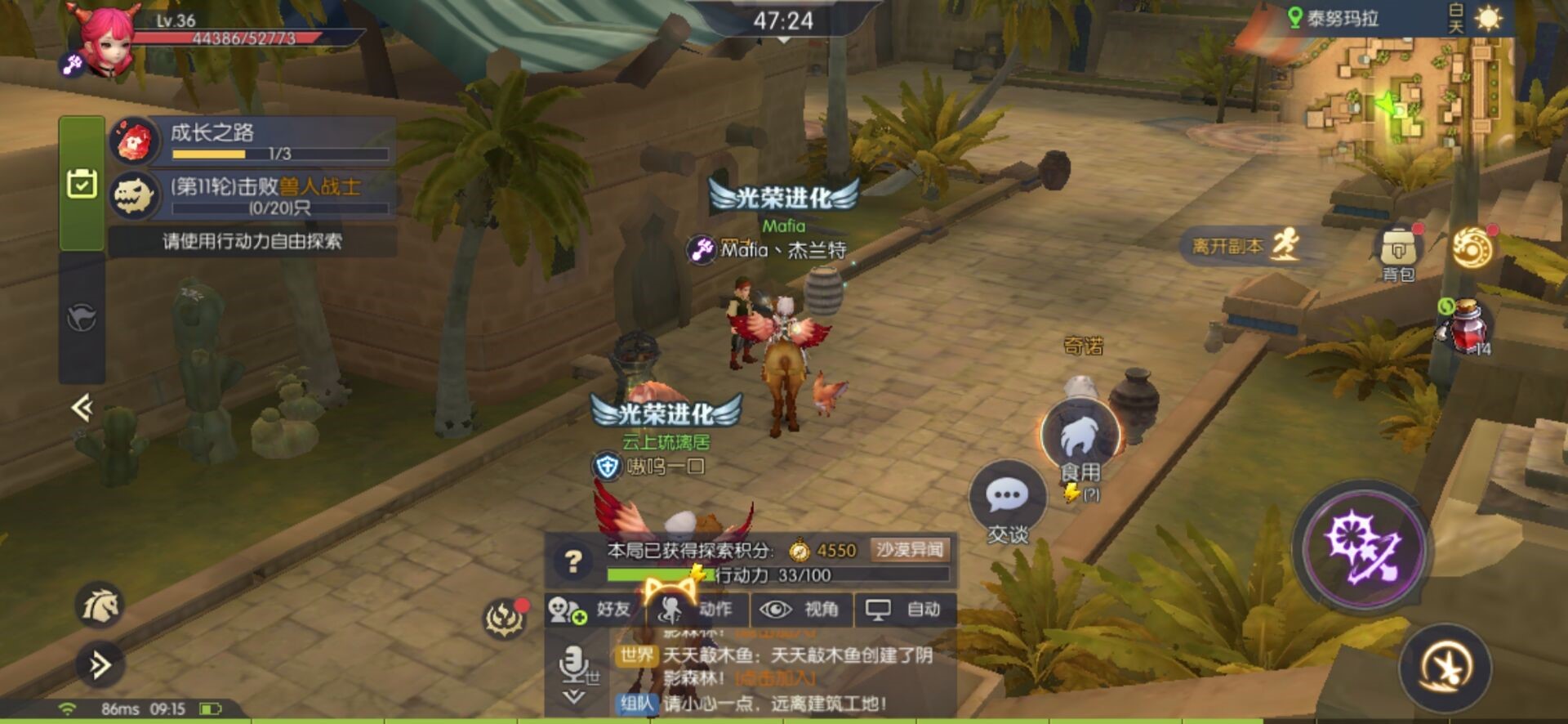Screen dimensions: 1568x724
Task: Open the 沙漠异闻 button
Action: click(910, 550)
